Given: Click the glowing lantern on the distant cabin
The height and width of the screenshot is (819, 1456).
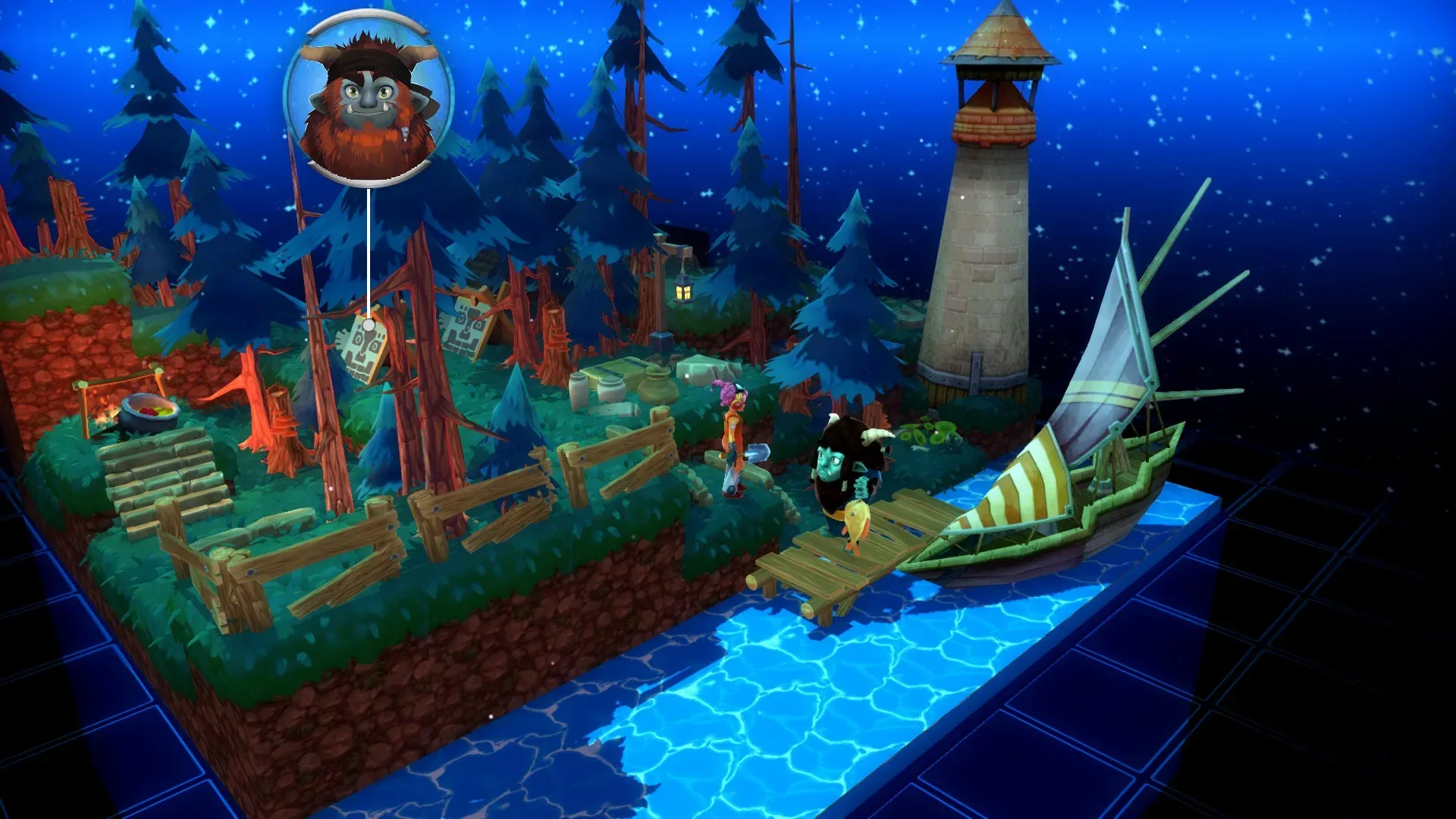Looking at the screenshot, I should tap(682, 290).
